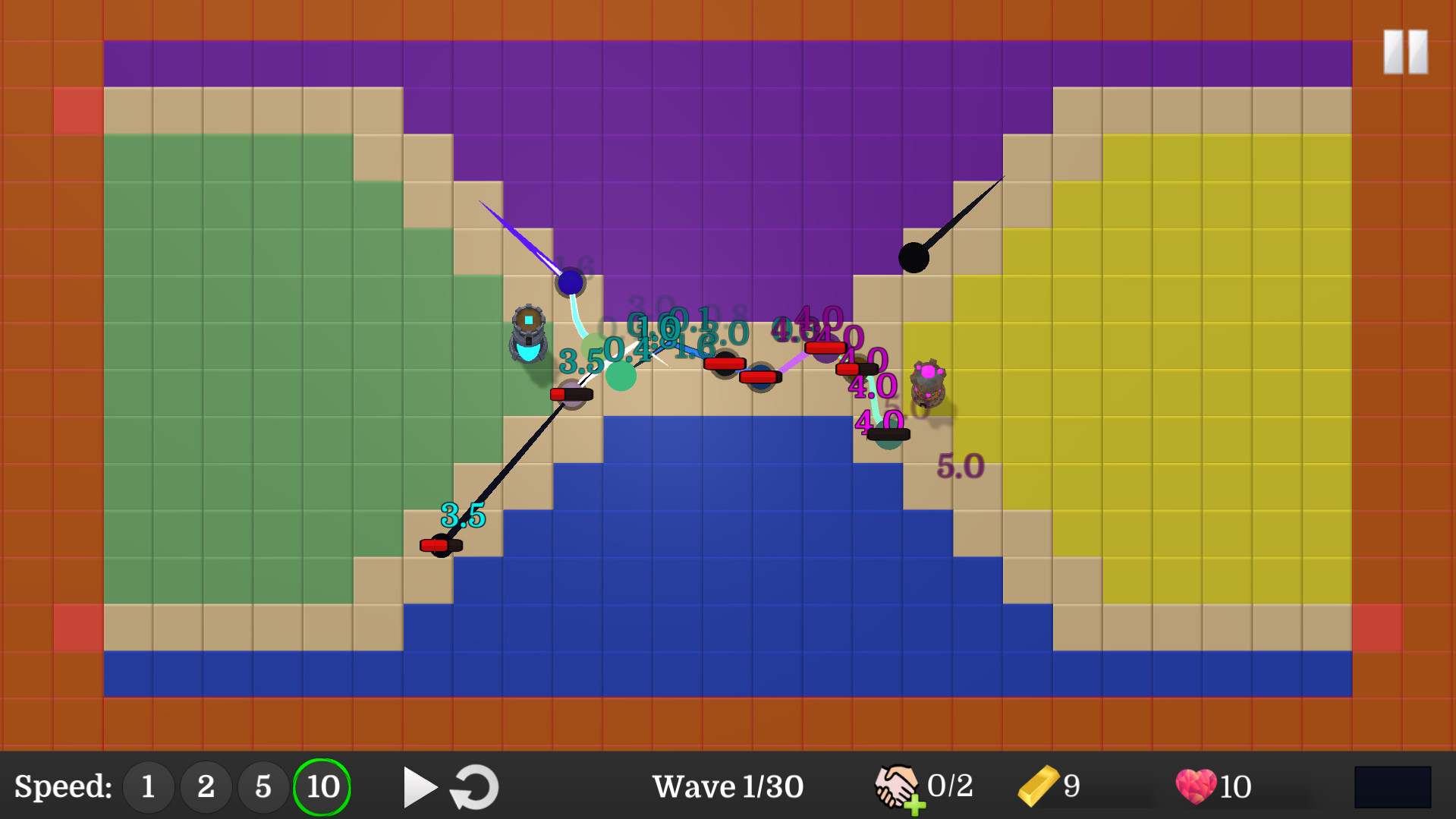Click the Wave 1/30 label
The image size is (1456, 819).
pos(727,786)
